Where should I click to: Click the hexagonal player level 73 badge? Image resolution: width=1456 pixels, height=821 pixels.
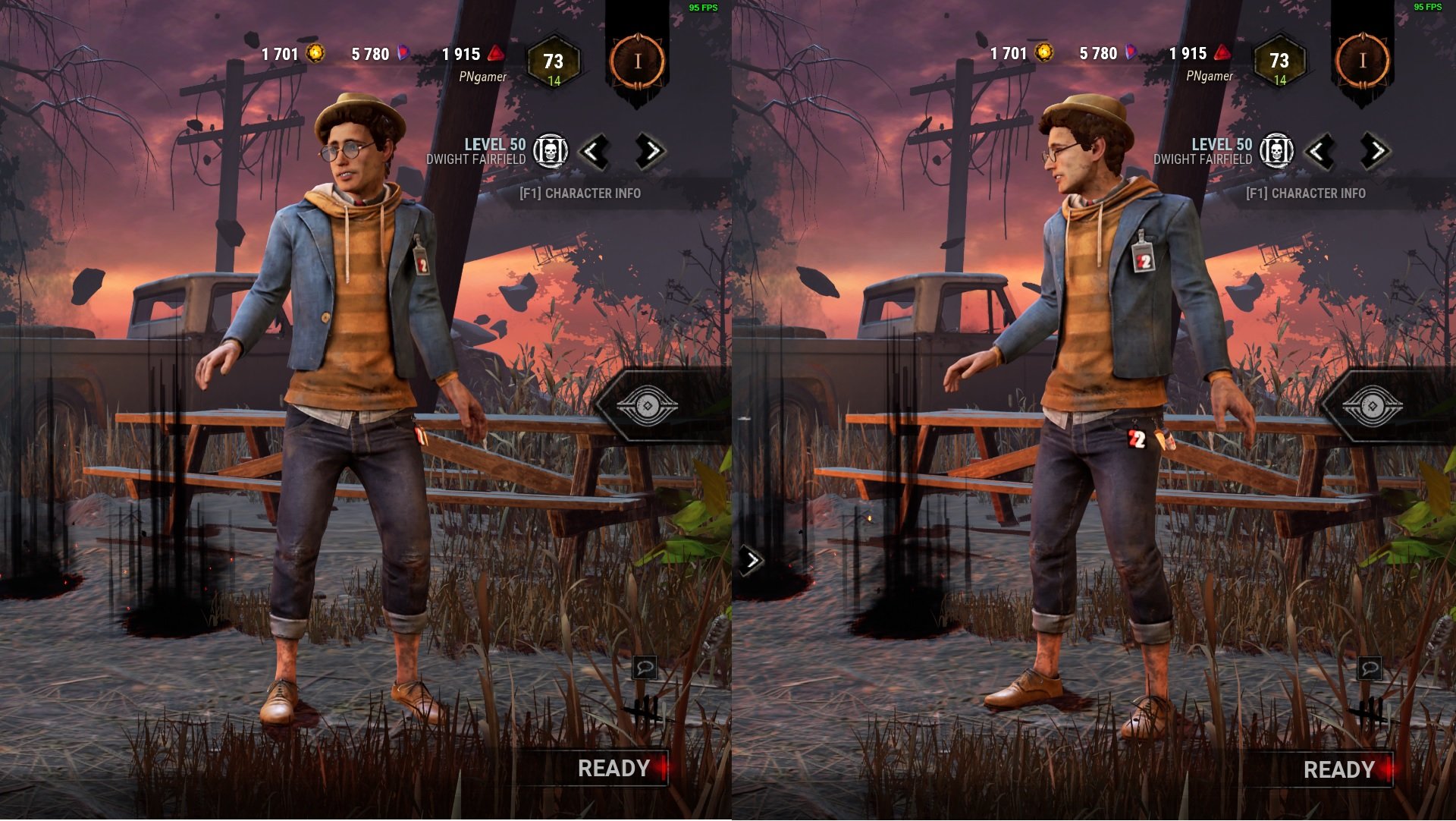[556, 61]
